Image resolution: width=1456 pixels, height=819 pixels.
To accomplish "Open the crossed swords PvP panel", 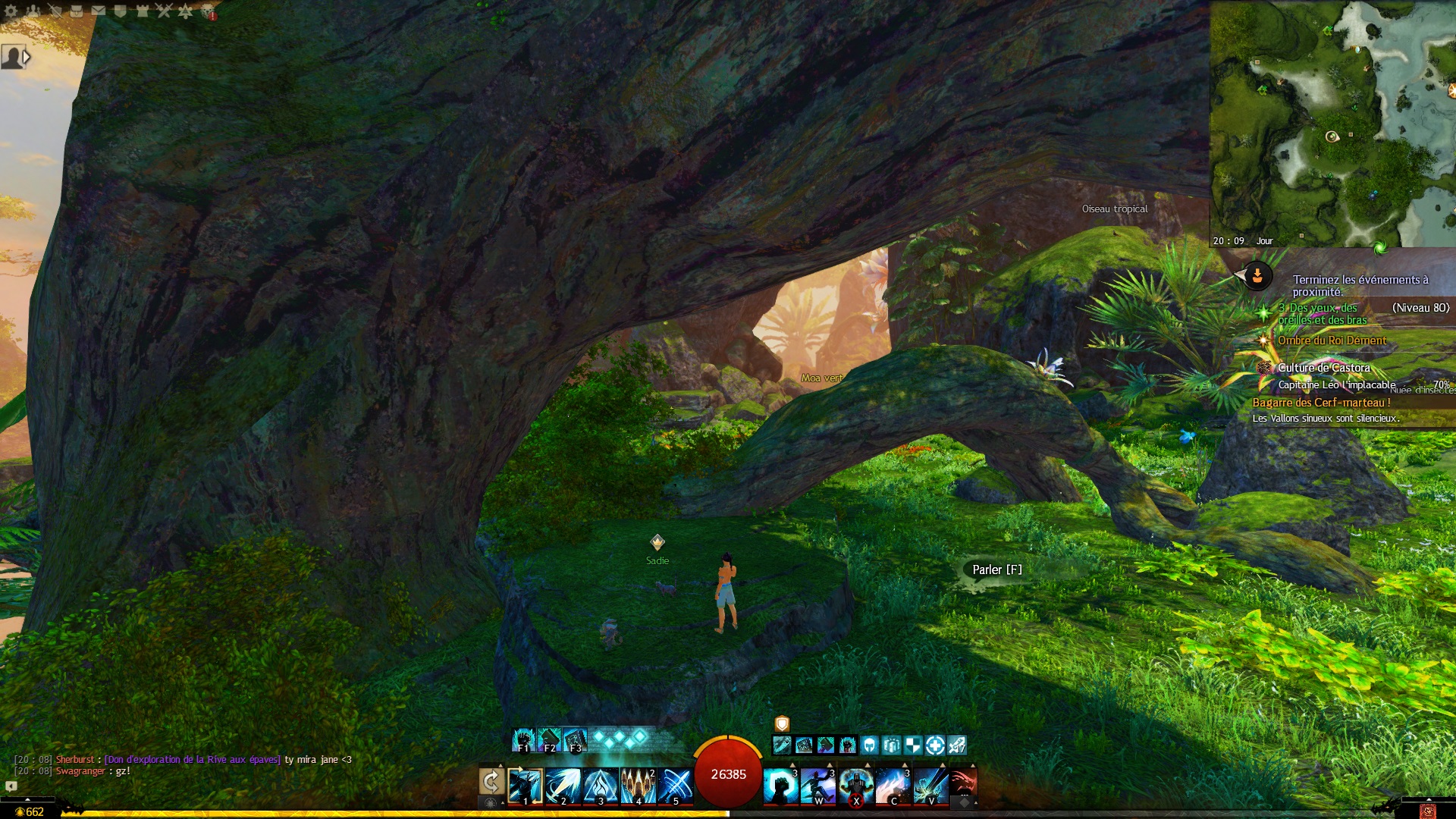I will pos(164,11).
